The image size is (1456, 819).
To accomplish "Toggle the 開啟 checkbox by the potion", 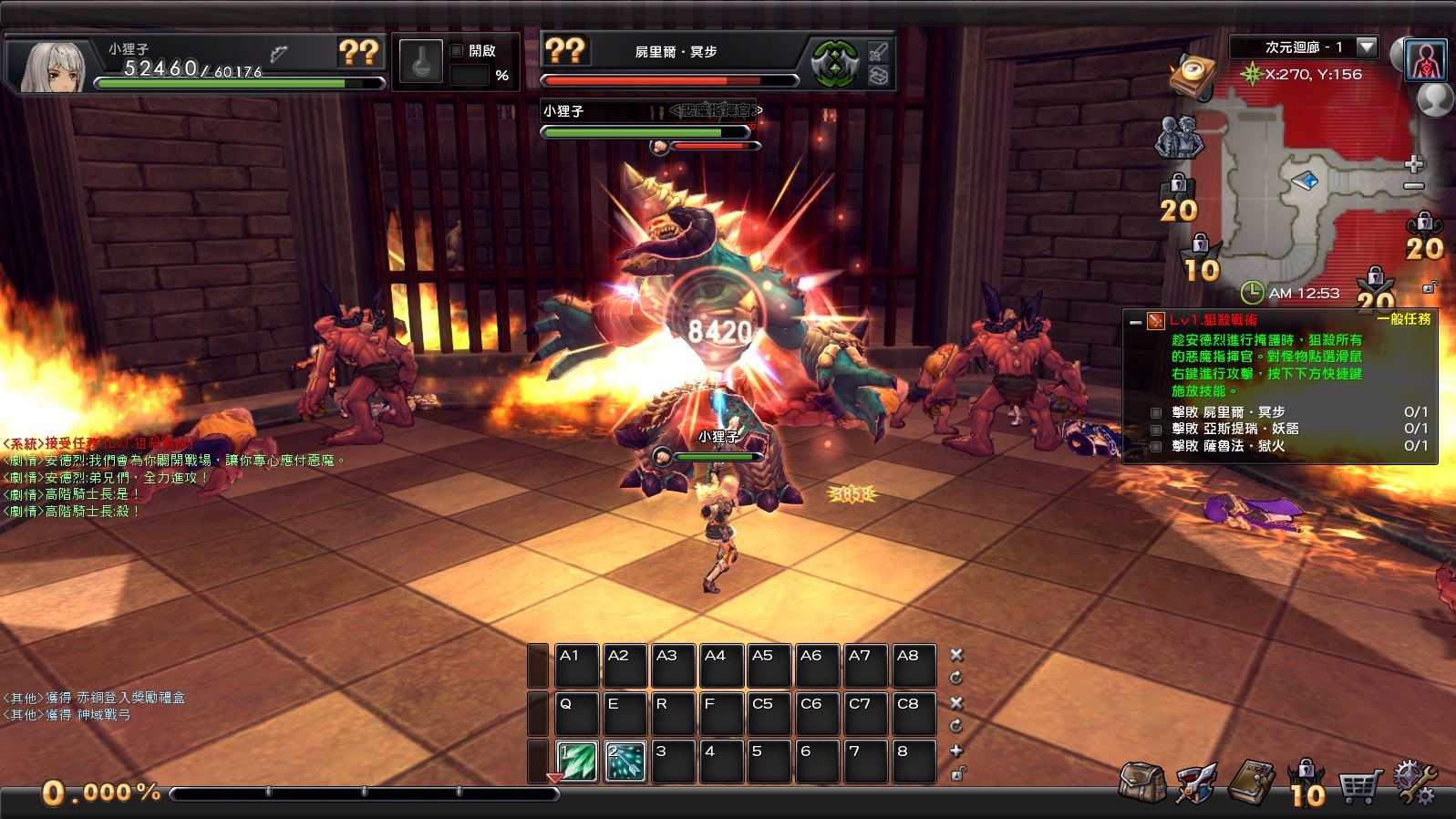I will click(457, 51).
